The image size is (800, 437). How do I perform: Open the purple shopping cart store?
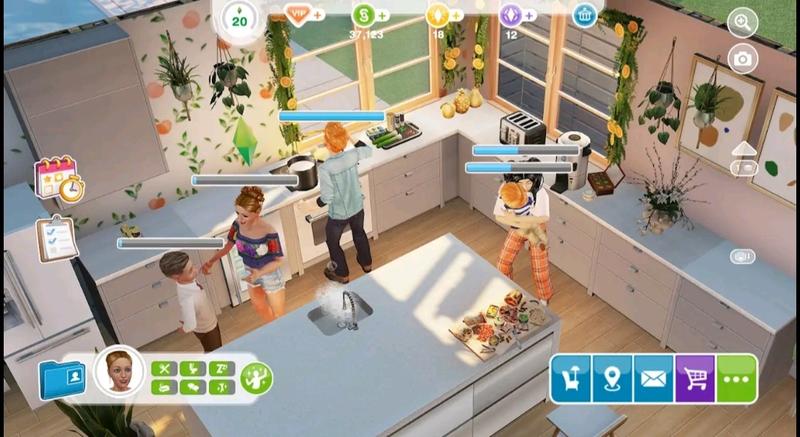click(x=695, y=379)
